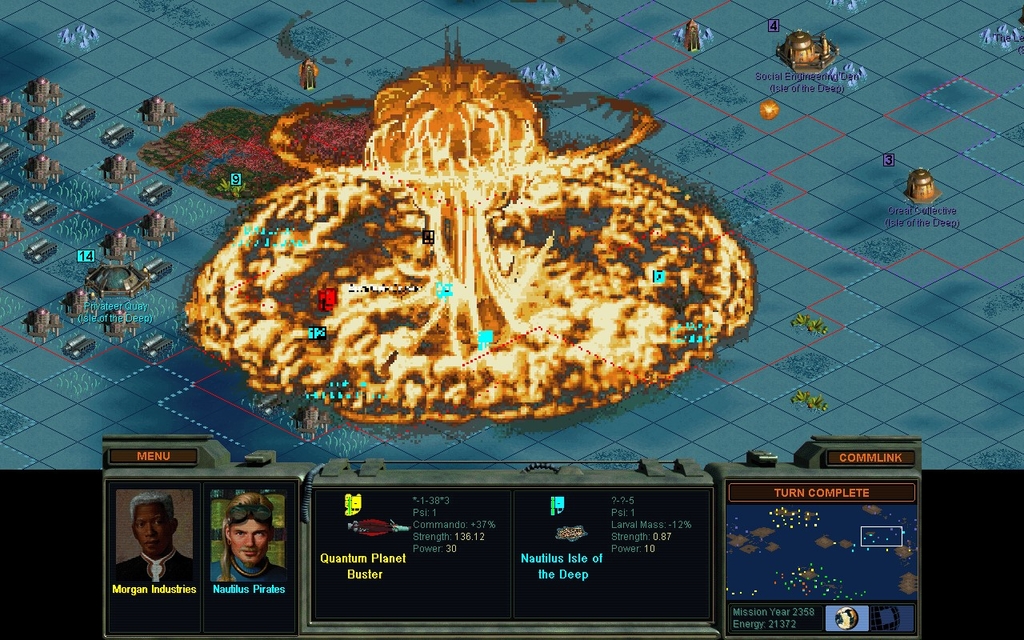Open the COMMLINK panel
Viewport: 1024px width, 640px height.
pos(870,457)
